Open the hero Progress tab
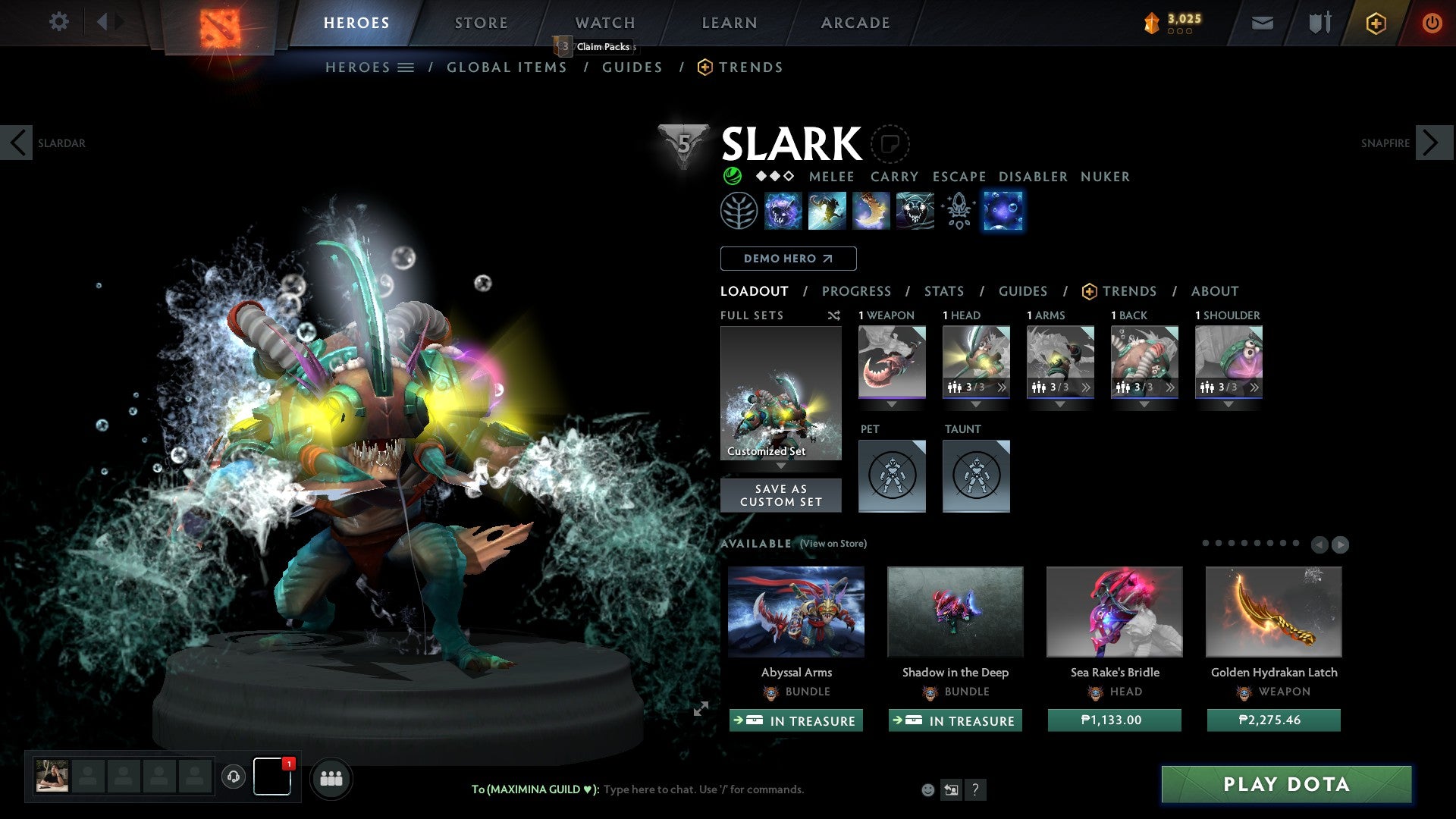The width and height of the screenshot is (1456, 819). pyautogui.click(x=856, y=291)
